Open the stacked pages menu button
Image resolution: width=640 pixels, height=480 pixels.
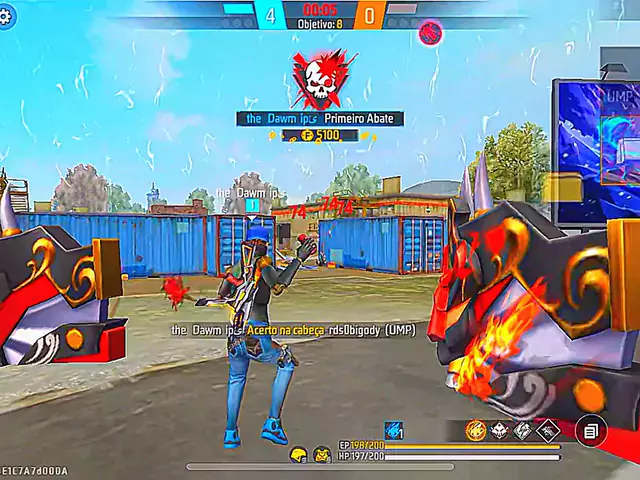591,430
